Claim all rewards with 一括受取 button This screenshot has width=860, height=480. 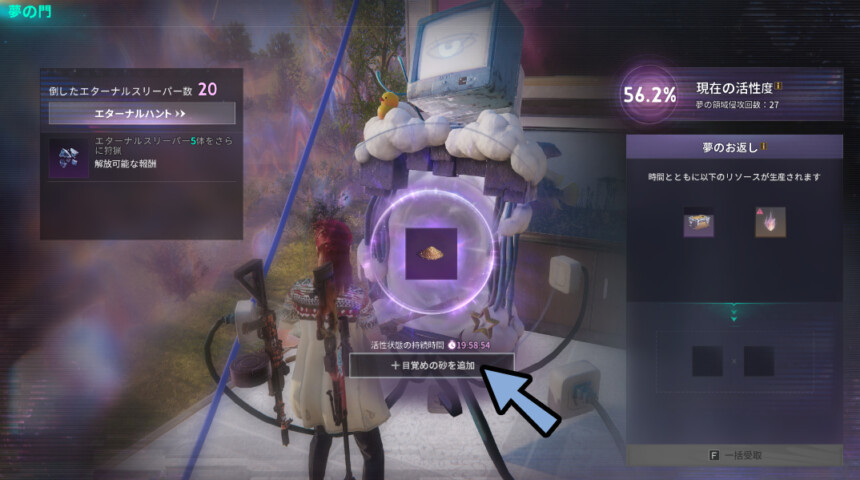[734, 455]
